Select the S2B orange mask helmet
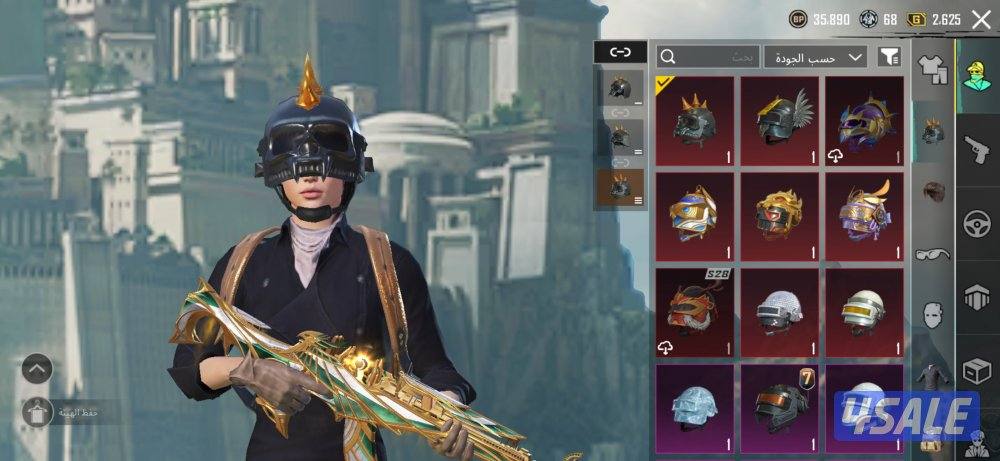Screen dimensions: 1000x461 point(694,312)
